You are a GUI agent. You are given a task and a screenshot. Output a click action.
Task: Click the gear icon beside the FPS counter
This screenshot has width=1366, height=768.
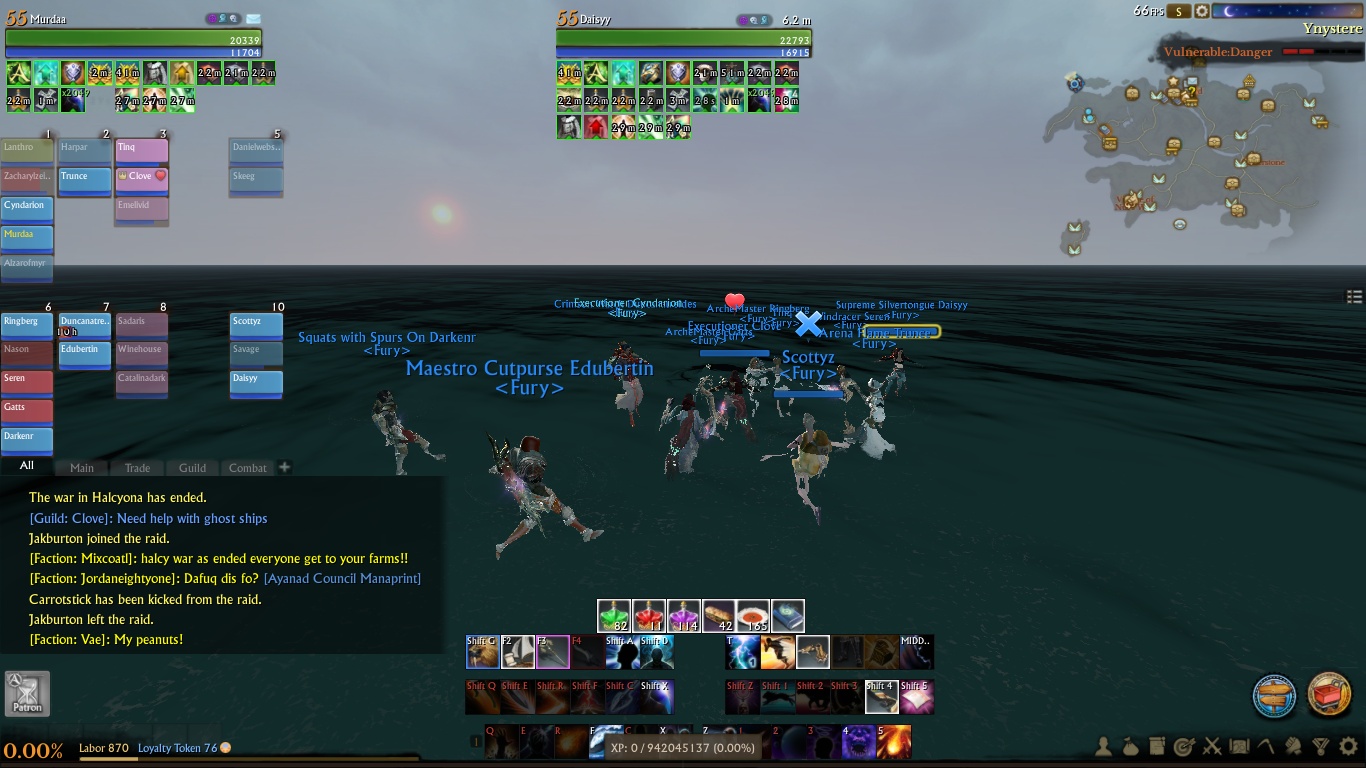click(1202, 11)
